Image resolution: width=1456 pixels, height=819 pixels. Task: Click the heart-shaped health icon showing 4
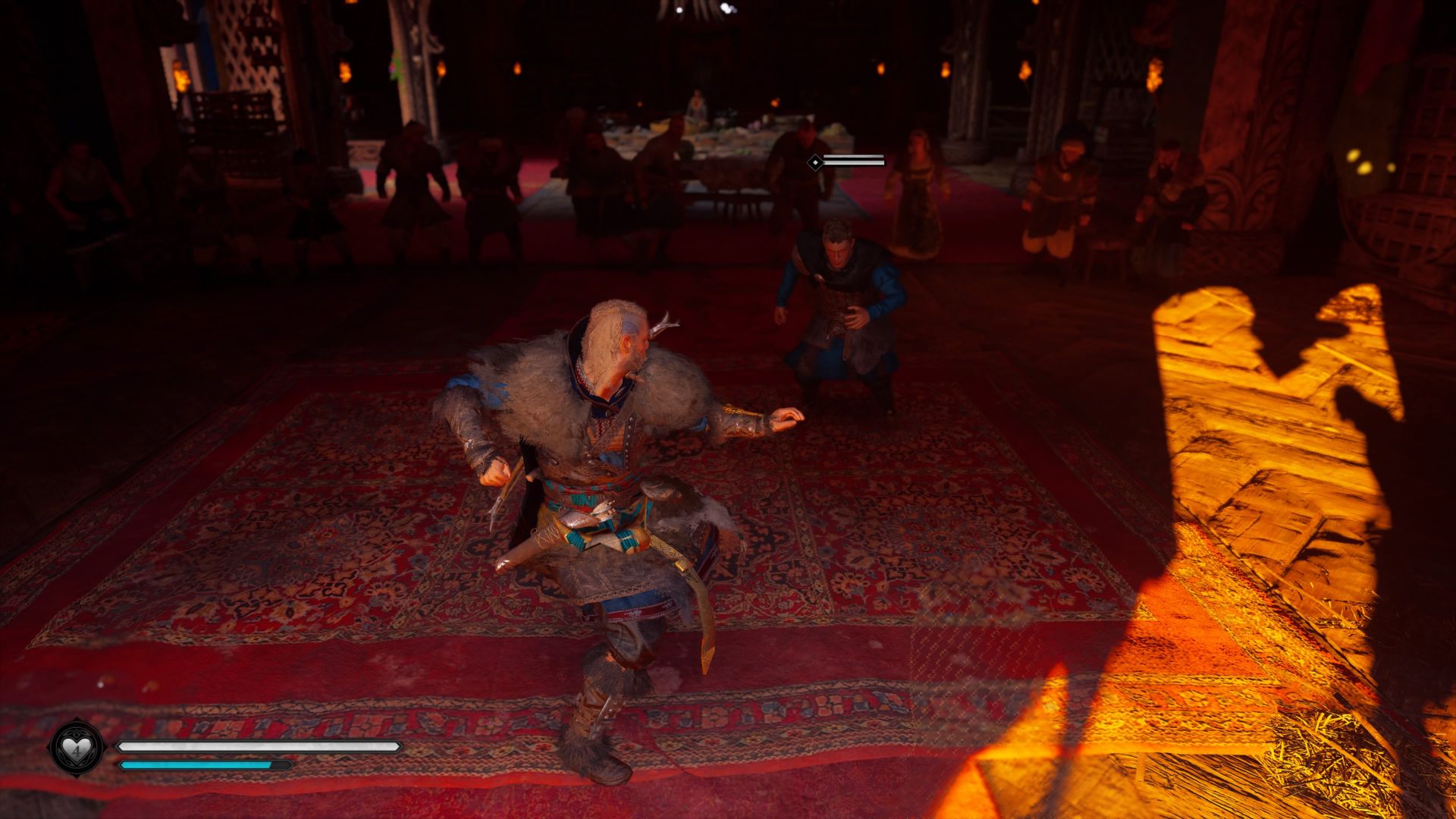[76, 747]
